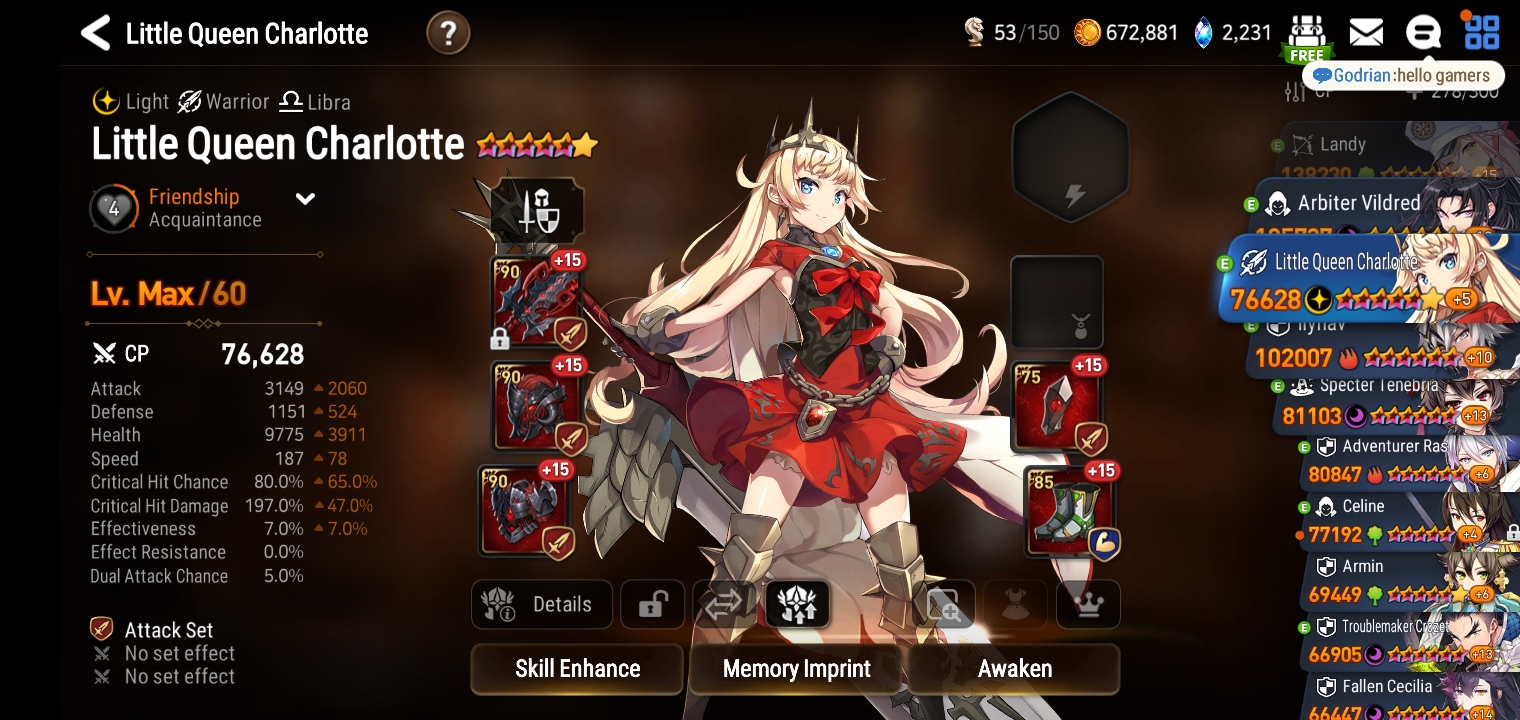Switch to the Skill Enhance tab
The image size is (1520, 720).
click(x=576, y=668)
